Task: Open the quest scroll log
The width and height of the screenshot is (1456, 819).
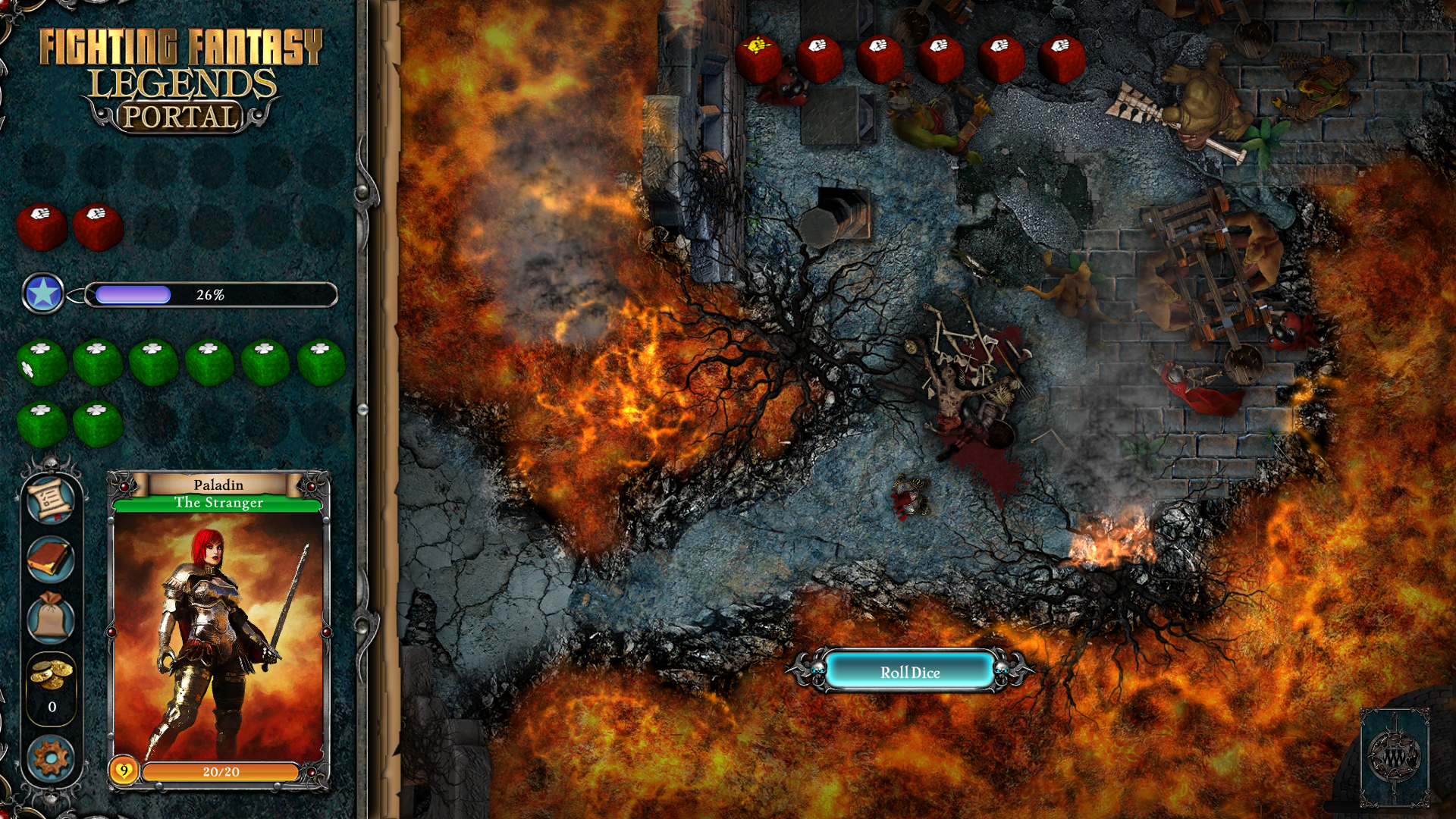Action: (x=50, y=499)
